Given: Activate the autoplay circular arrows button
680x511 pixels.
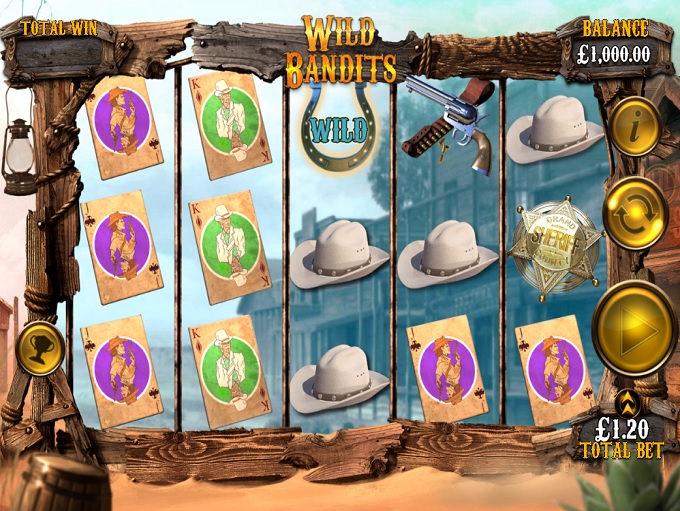Looking at the screenshot, I should coord(635,212).
